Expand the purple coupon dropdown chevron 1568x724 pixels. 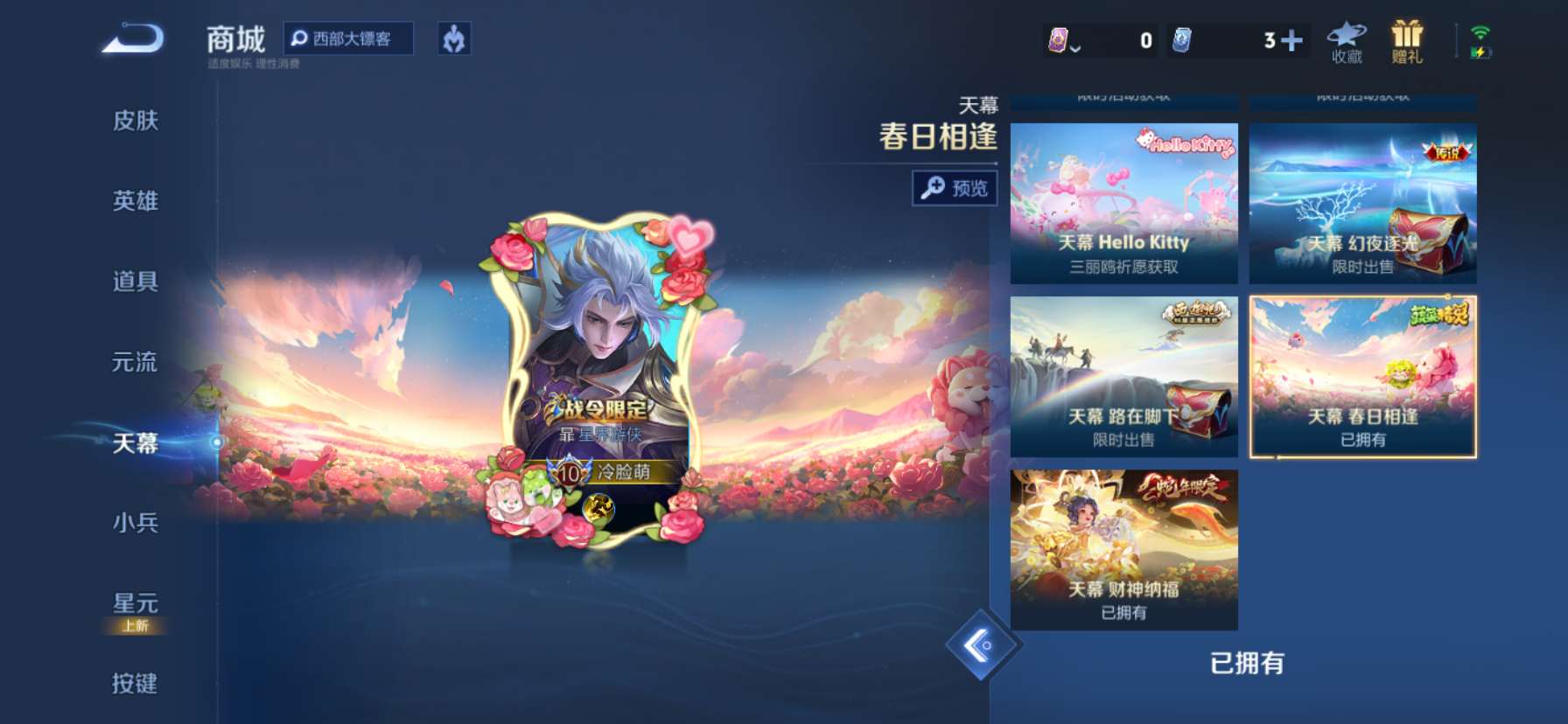[x=1076, y=48]
